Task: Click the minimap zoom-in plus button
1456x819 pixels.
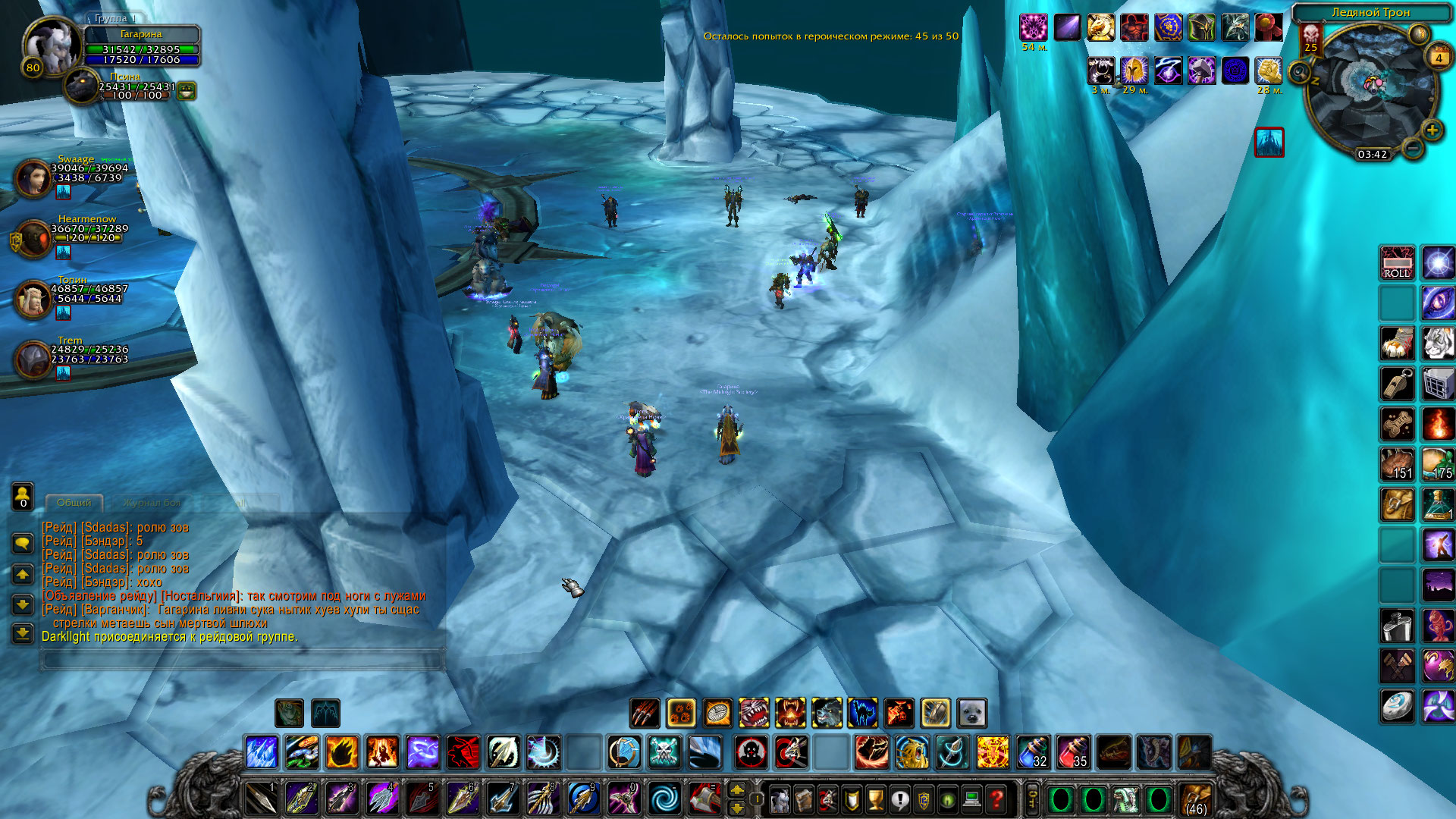Action: click(x=1432, y=130)
